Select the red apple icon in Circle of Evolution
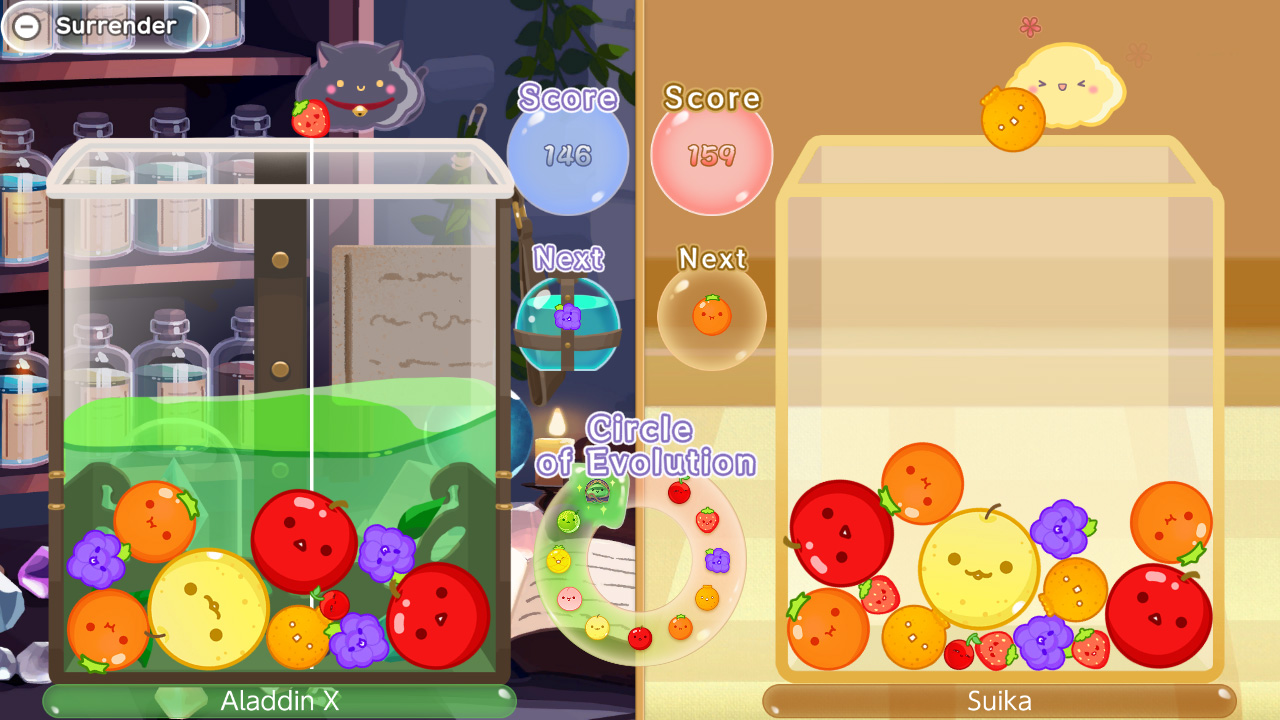The width and height of the screenshot is (1280, 720). pyautogui.click(x=638, y=637)
